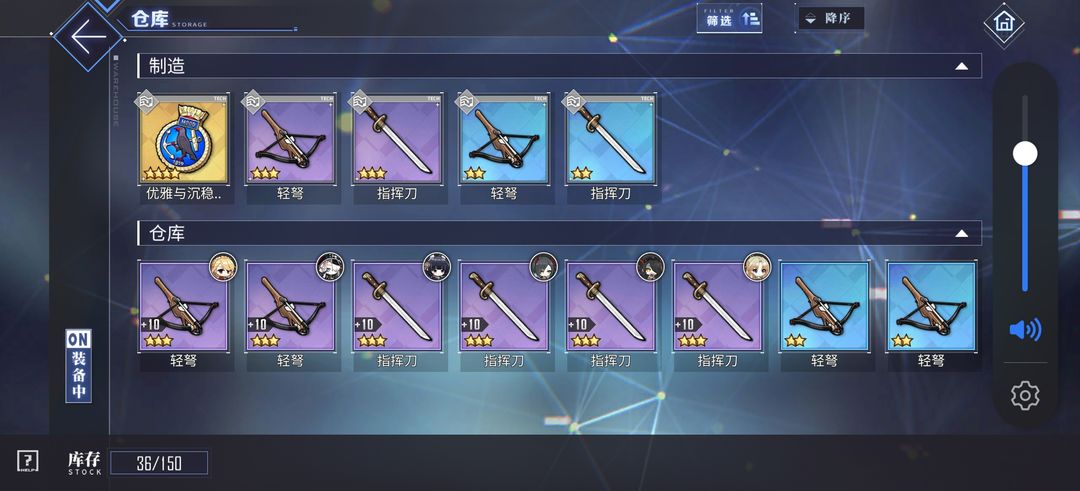Return to the home screen

1003,23
